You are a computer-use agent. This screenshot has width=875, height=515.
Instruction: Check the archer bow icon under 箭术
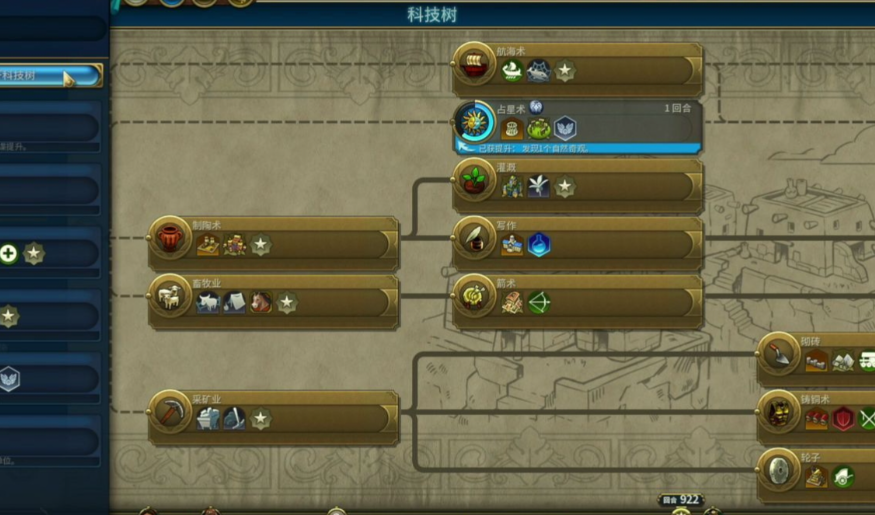click(x=539, y=303)
